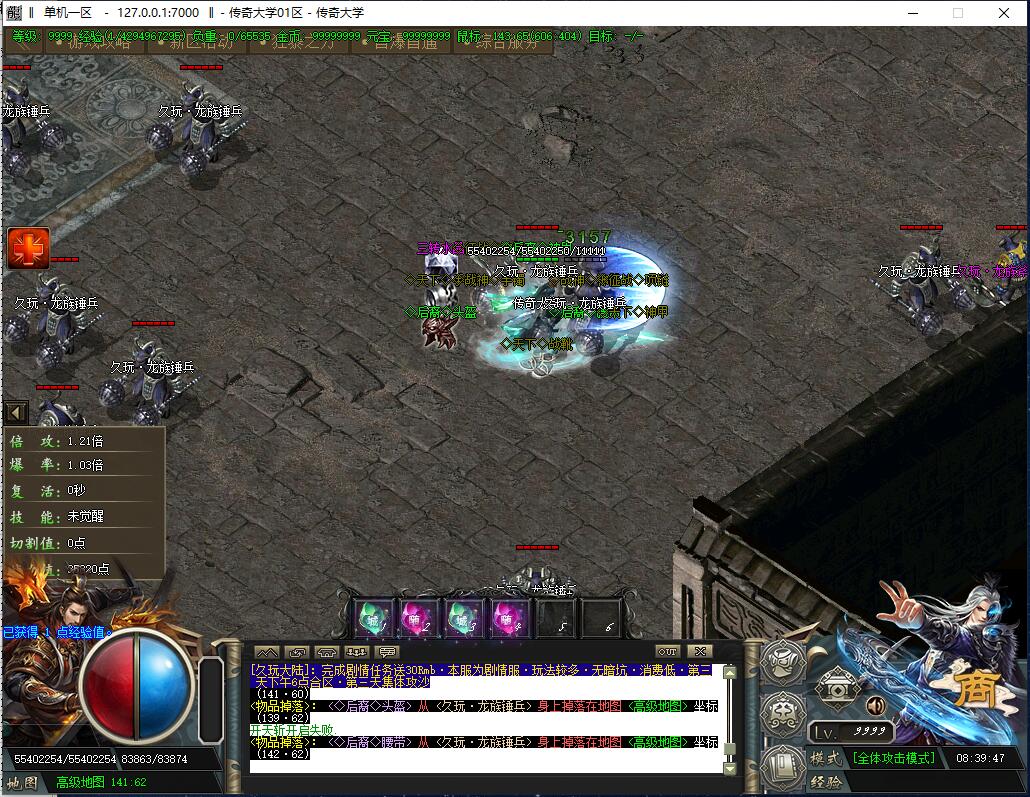Close the game window
1030x797 pixels.
[x=1005, y=13]
